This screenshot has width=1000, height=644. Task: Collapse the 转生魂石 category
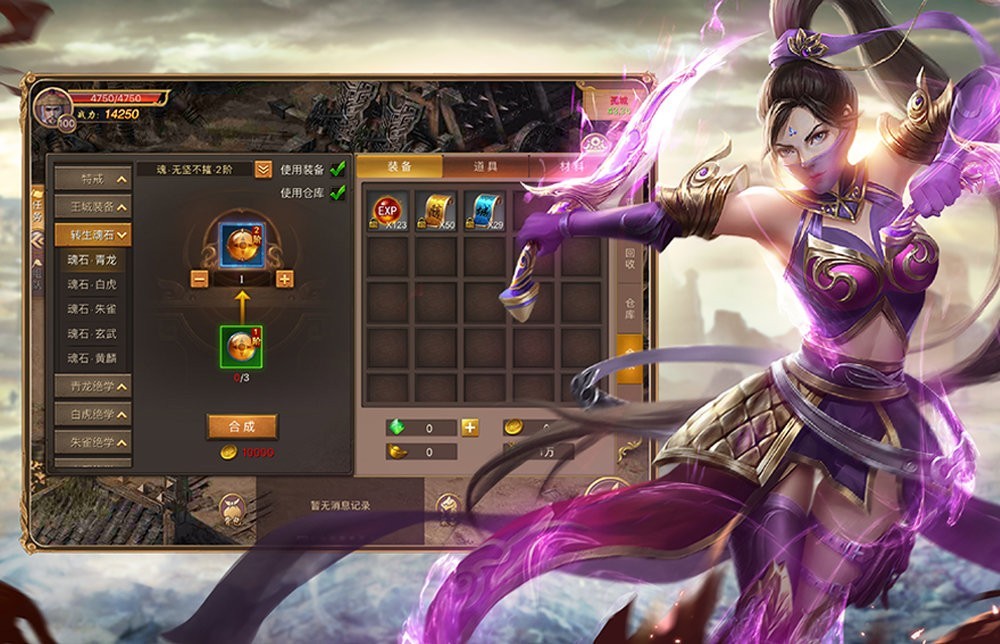point(93,235)
